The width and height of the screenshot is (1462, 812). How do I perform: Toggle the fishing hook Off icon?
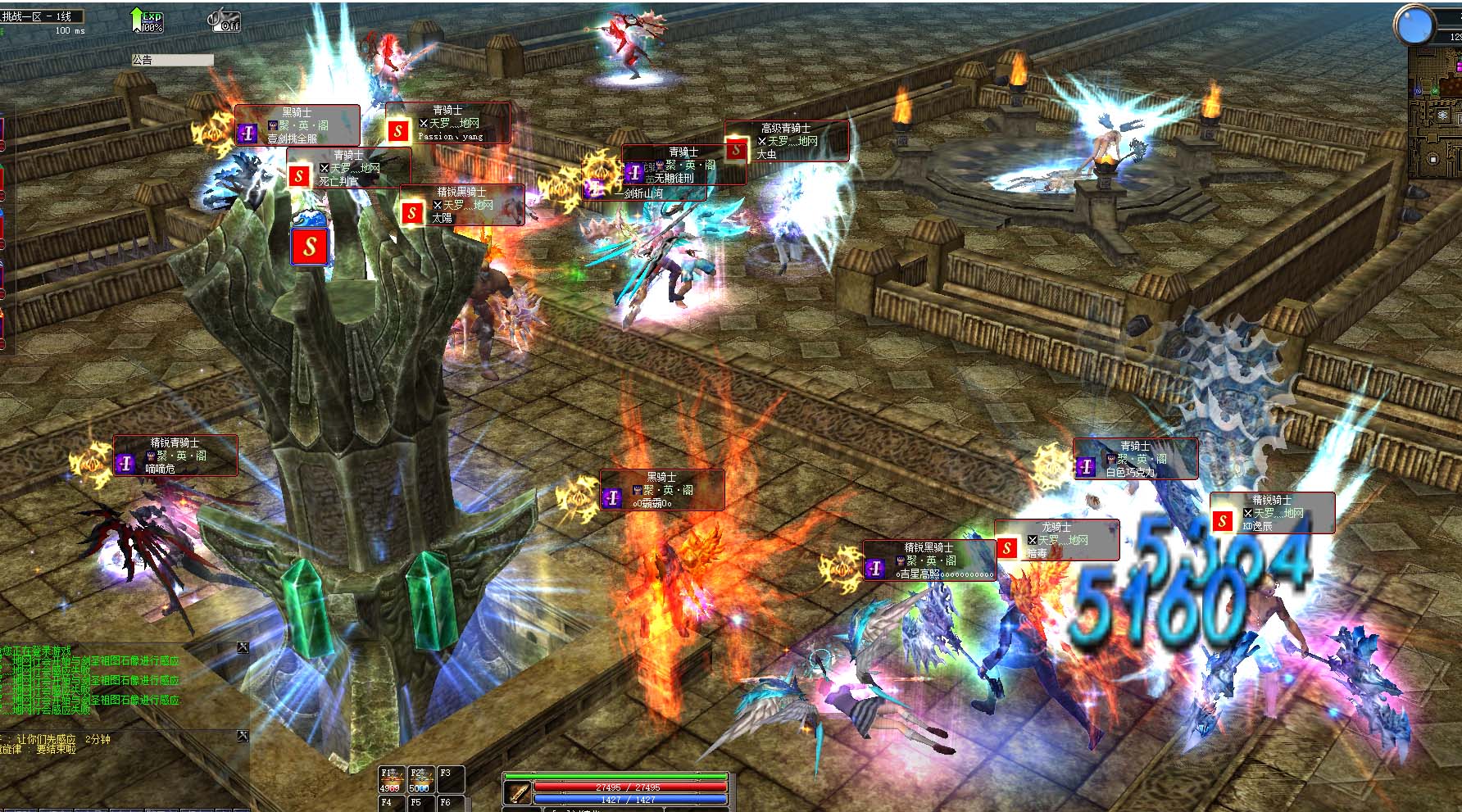224,20
